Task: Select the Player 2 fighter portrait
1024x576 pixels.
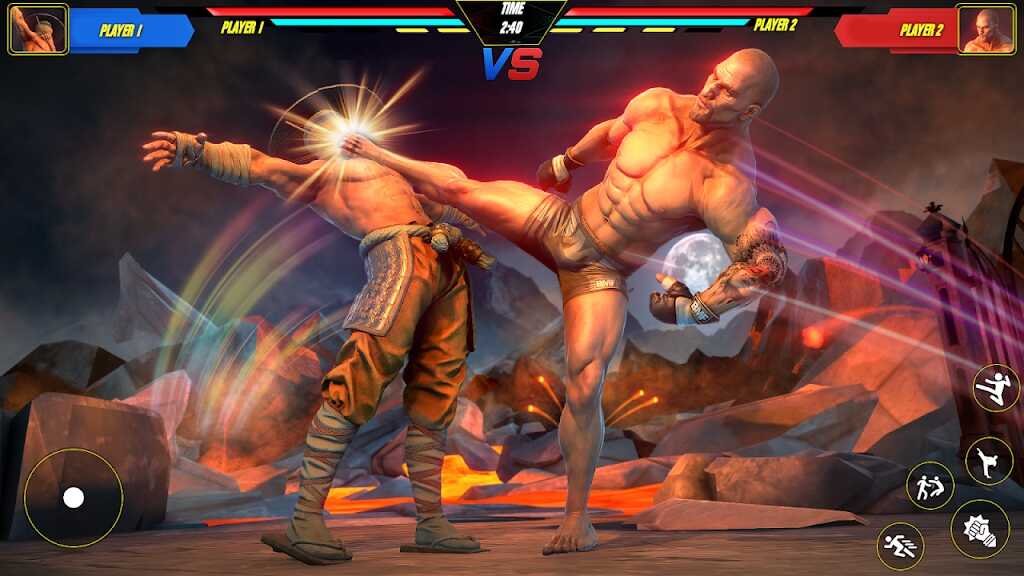Action: point(985,29)
